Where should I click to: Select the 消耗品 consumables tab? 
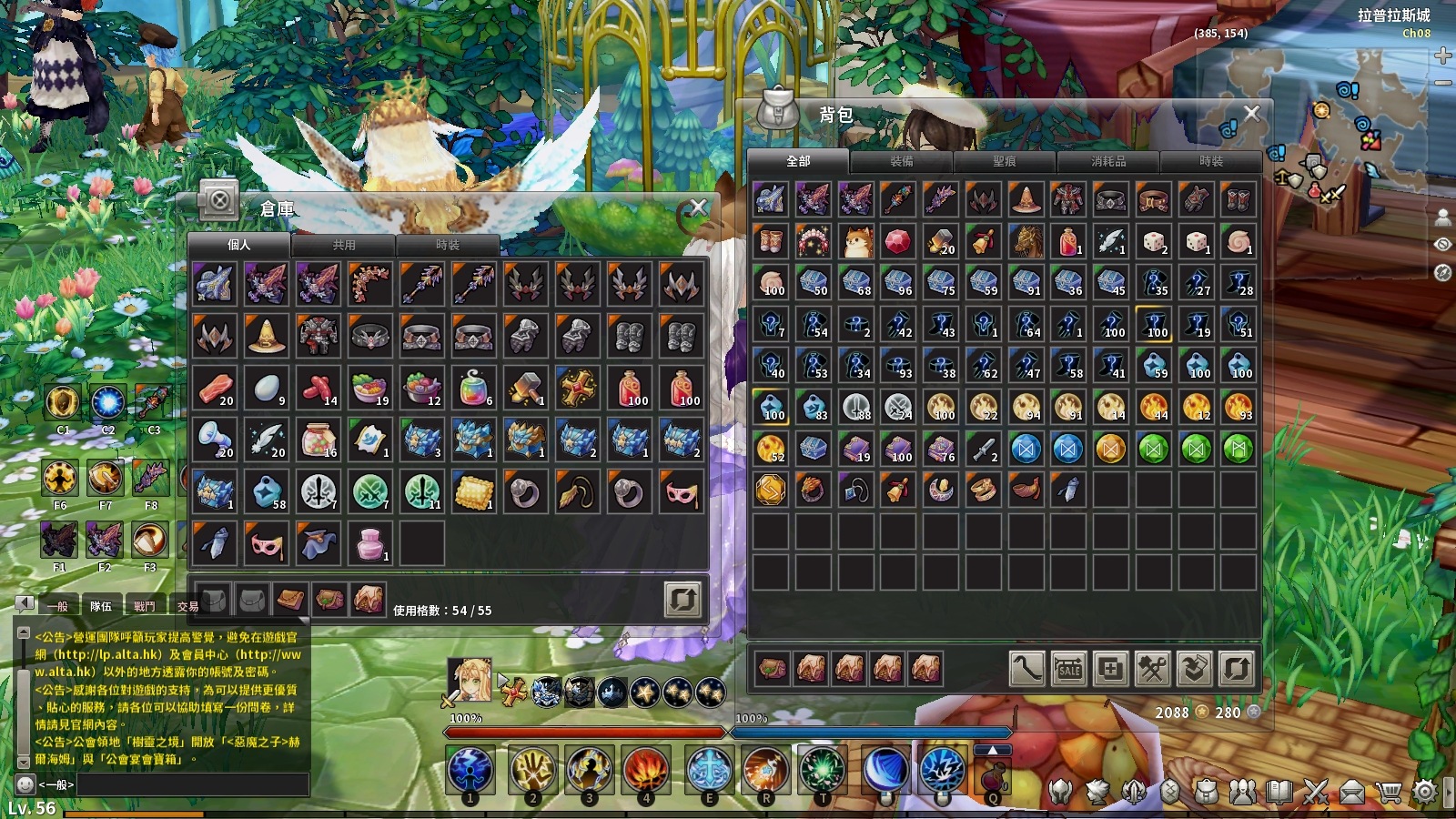pyautogui.click(x=1108, y=161)
